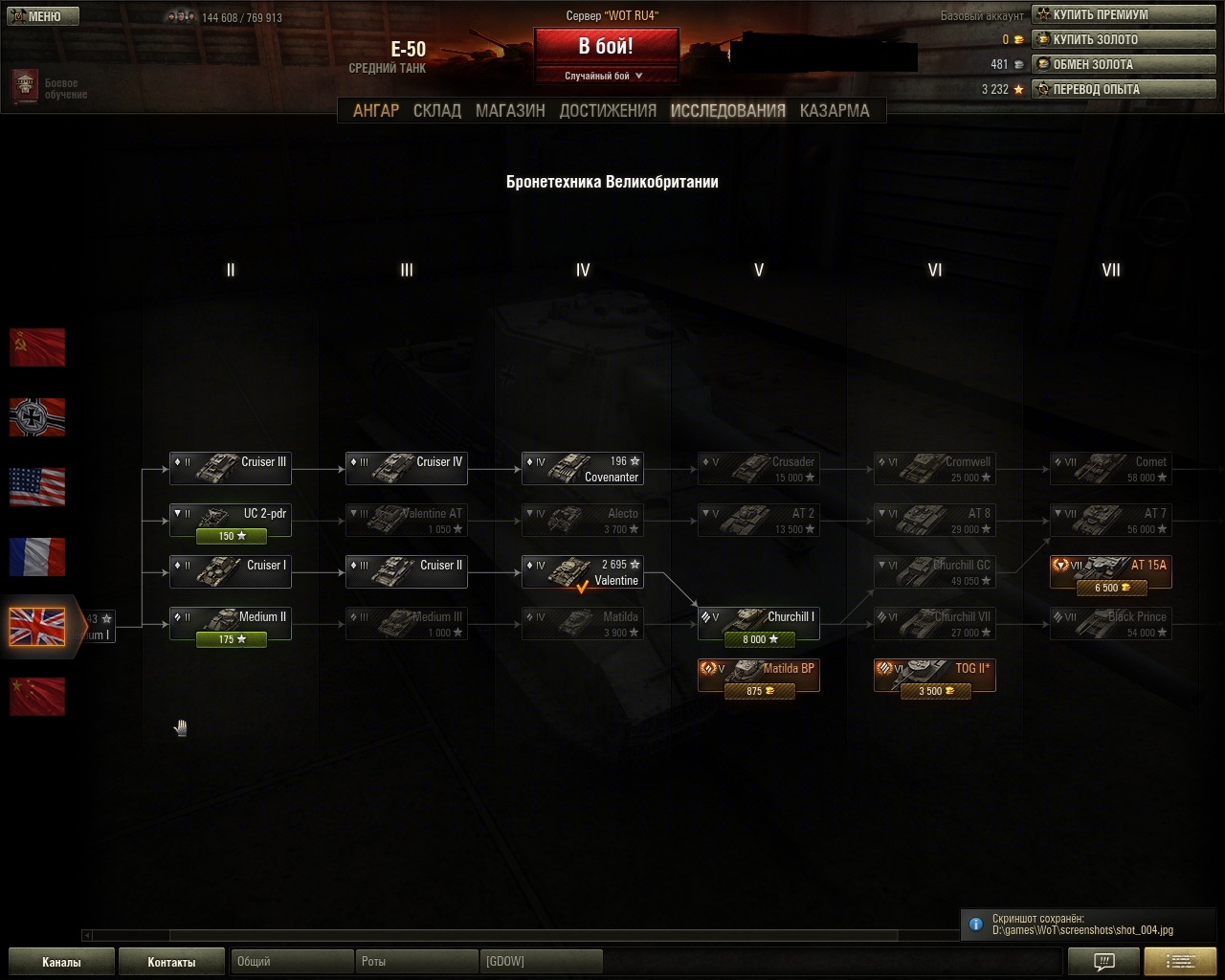
Task: Open the main menu (МЕНЮ)
Action: [x=43, y=16]
